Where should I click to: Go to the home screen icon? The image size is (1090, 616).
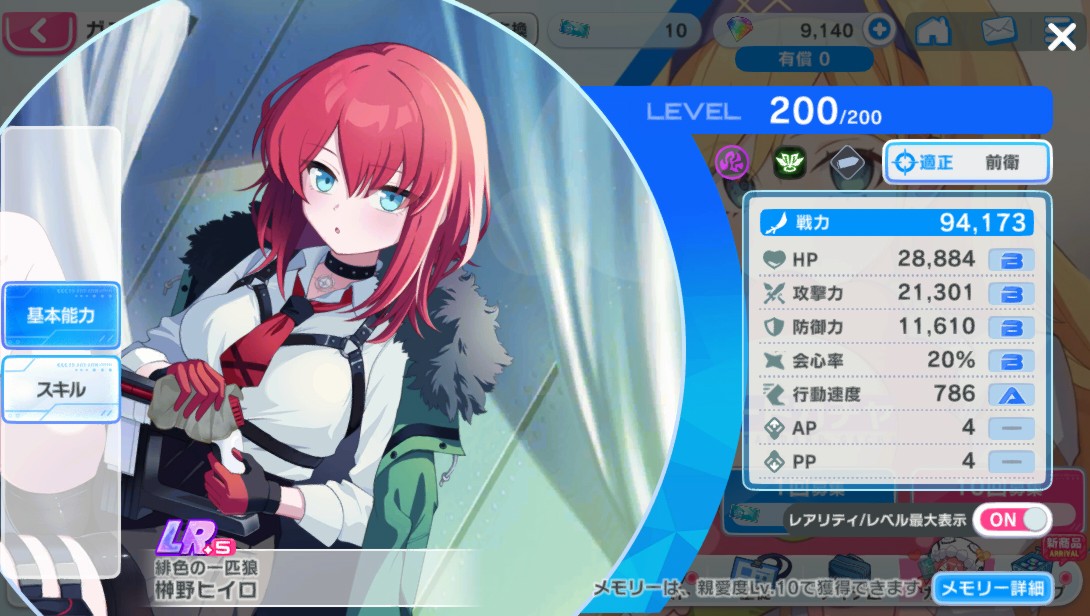(933, 31)
